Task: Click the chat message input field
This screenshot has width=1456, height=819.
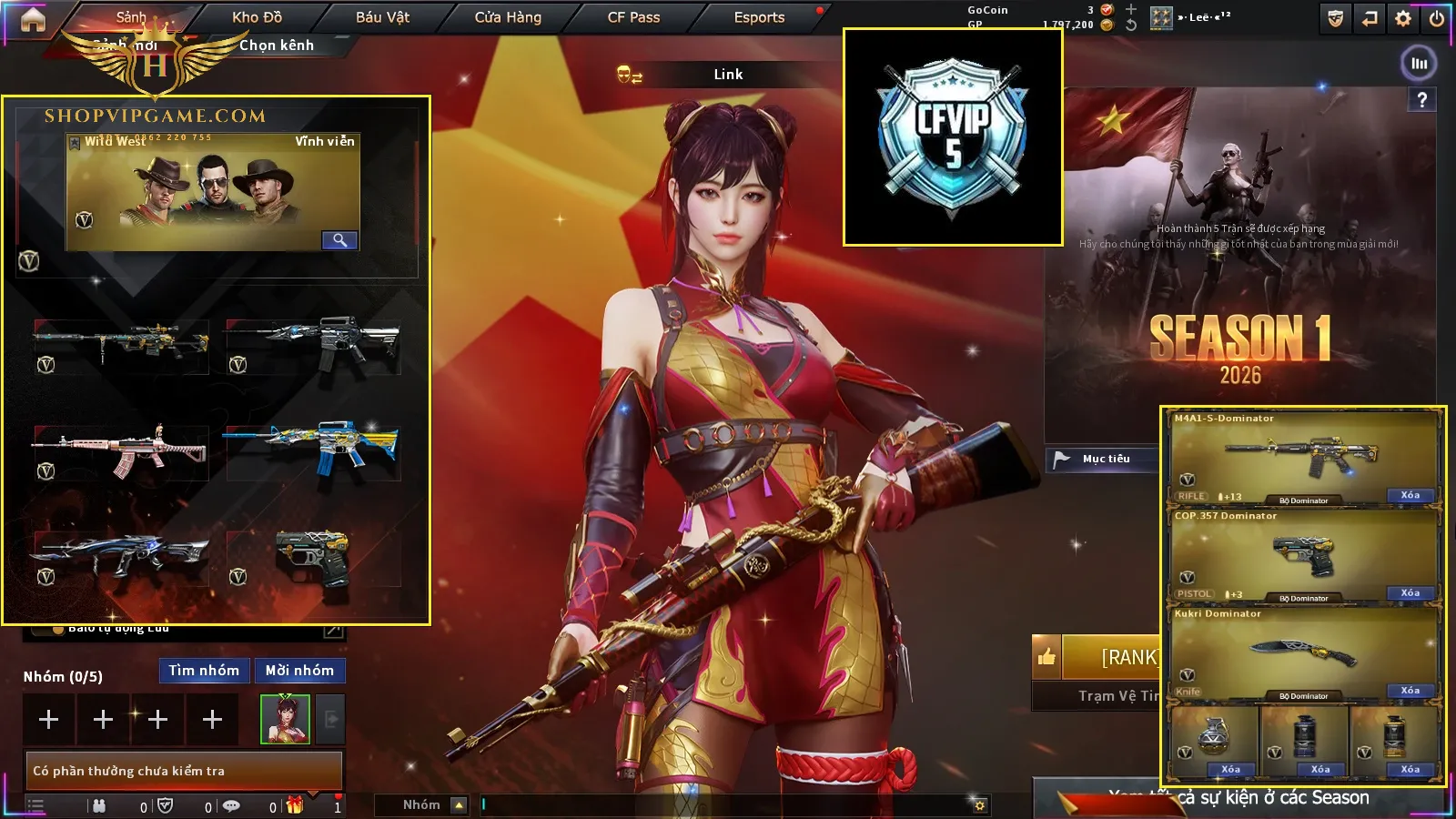Action: pos(728,804)
